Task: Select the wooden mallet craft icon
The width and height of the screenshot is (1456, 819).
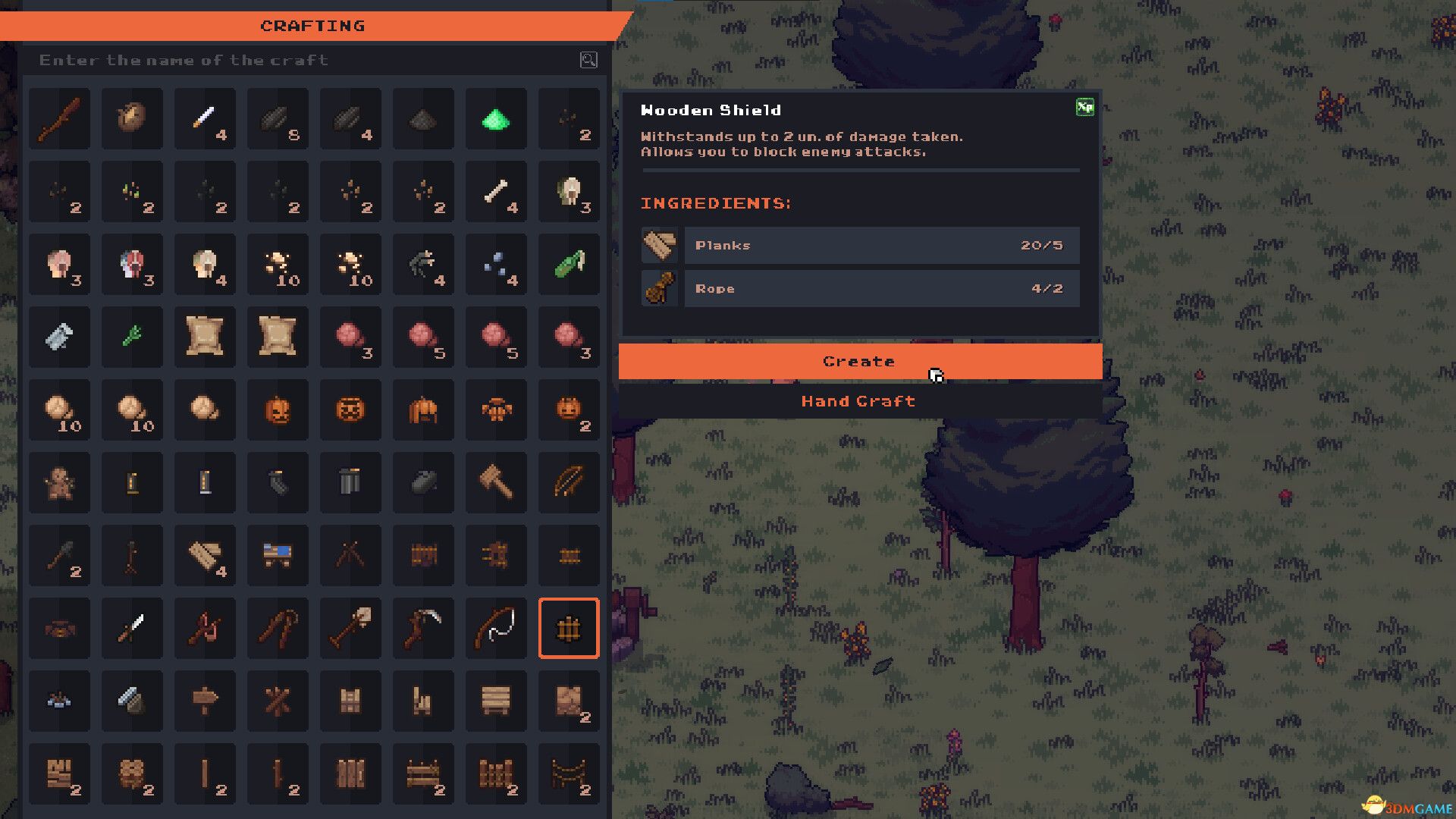Action: [x=496, y=483]
